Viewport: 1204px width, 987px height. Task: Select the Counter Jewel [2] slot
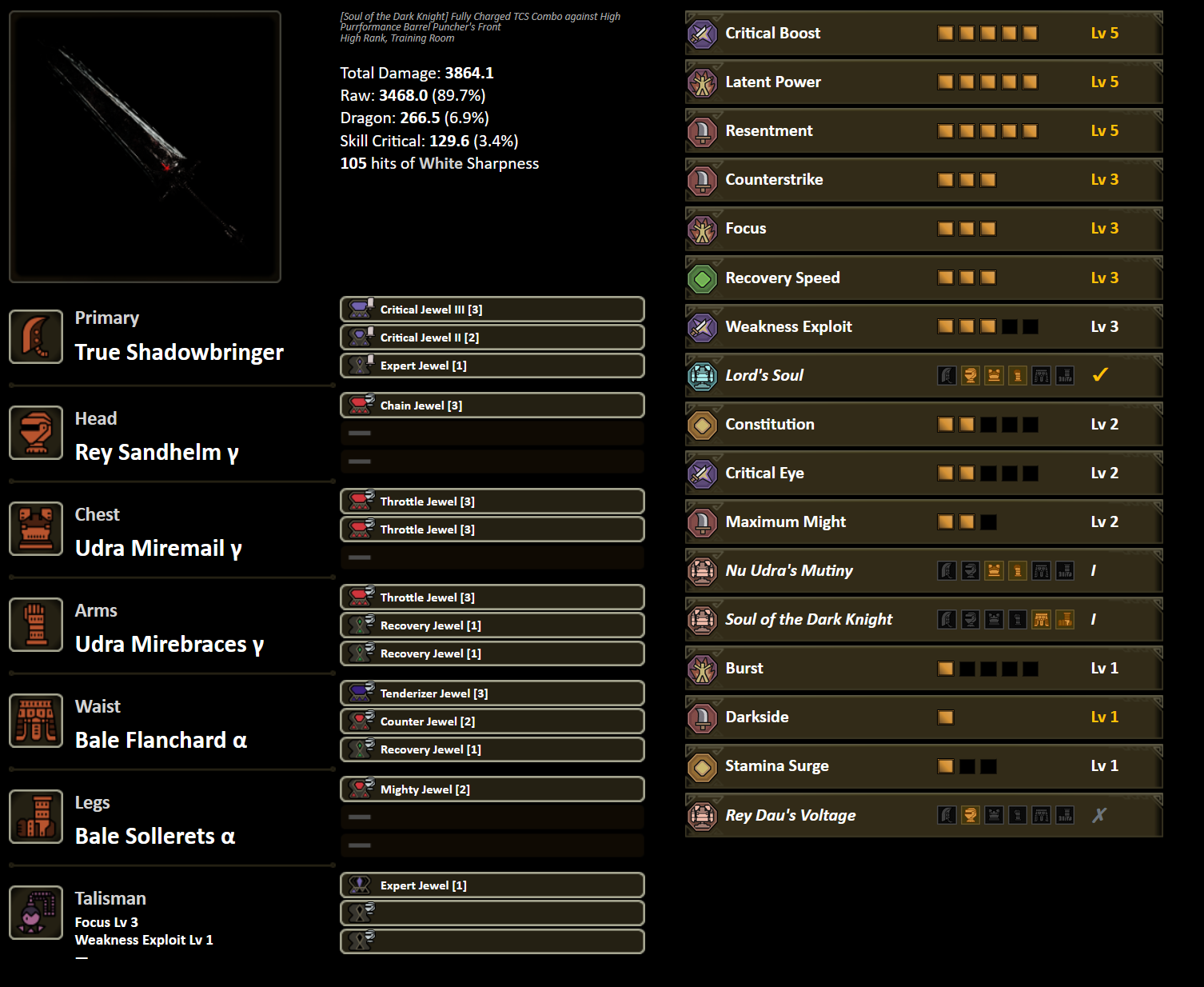(492, 721)
